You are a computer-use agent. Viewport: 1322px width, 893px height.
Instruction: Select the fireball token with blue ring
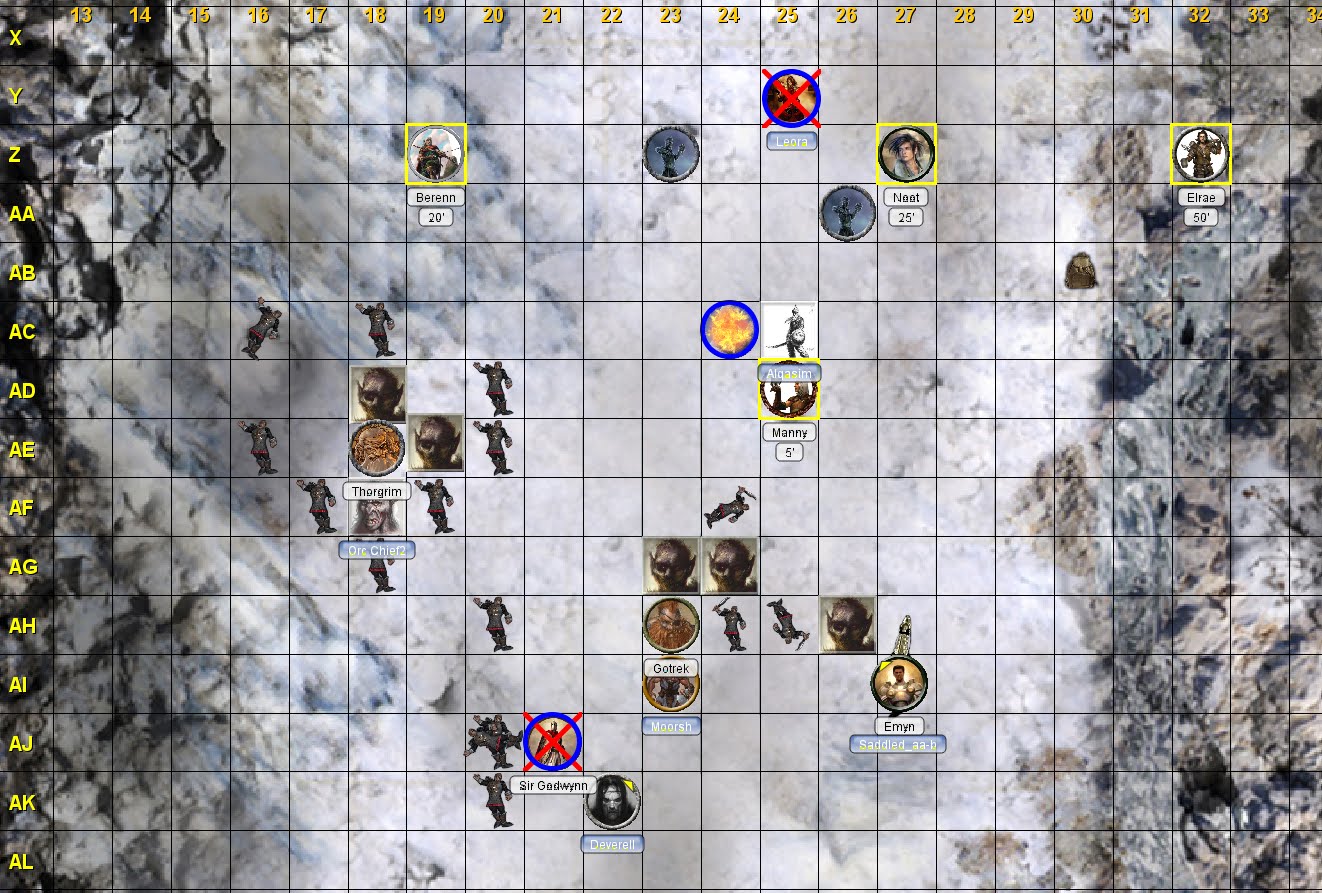point(730,329)
